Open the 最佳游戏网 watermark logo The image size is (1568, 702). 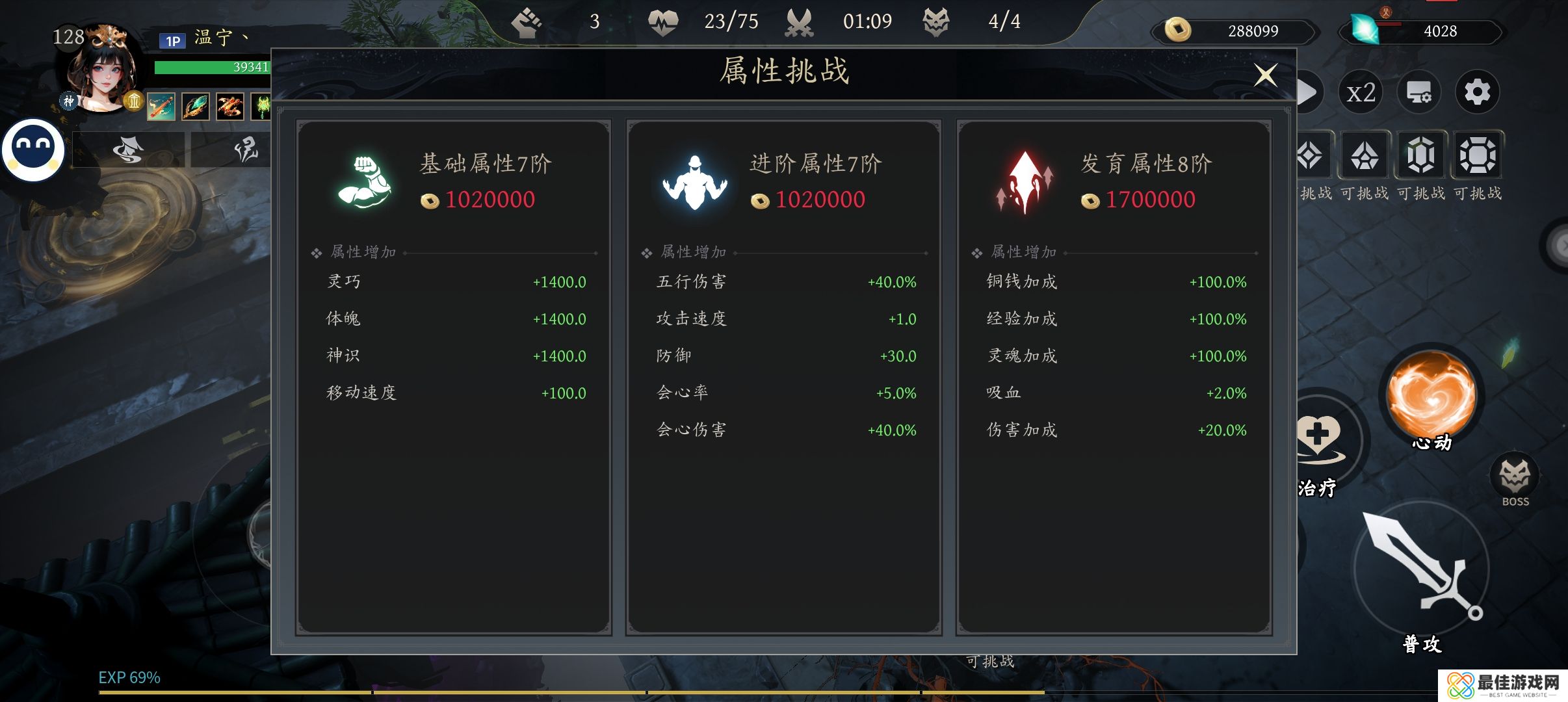[1503, 686]
